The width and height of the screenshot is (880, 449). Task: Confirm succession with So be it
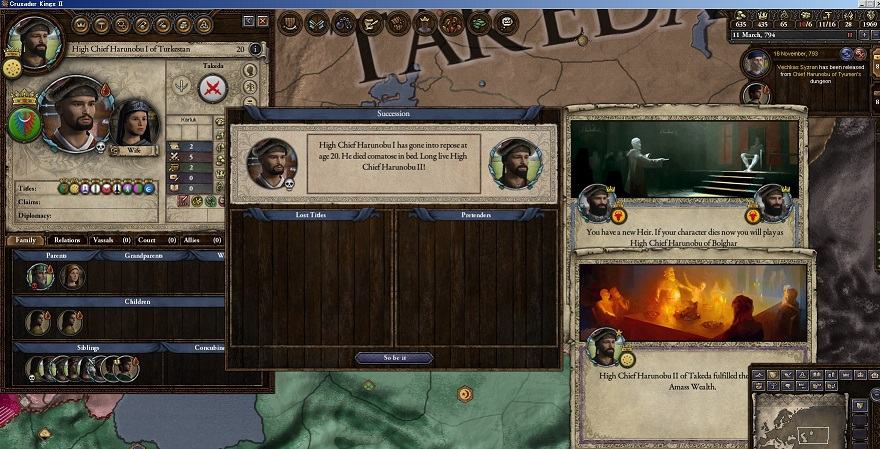click(394, 357)
